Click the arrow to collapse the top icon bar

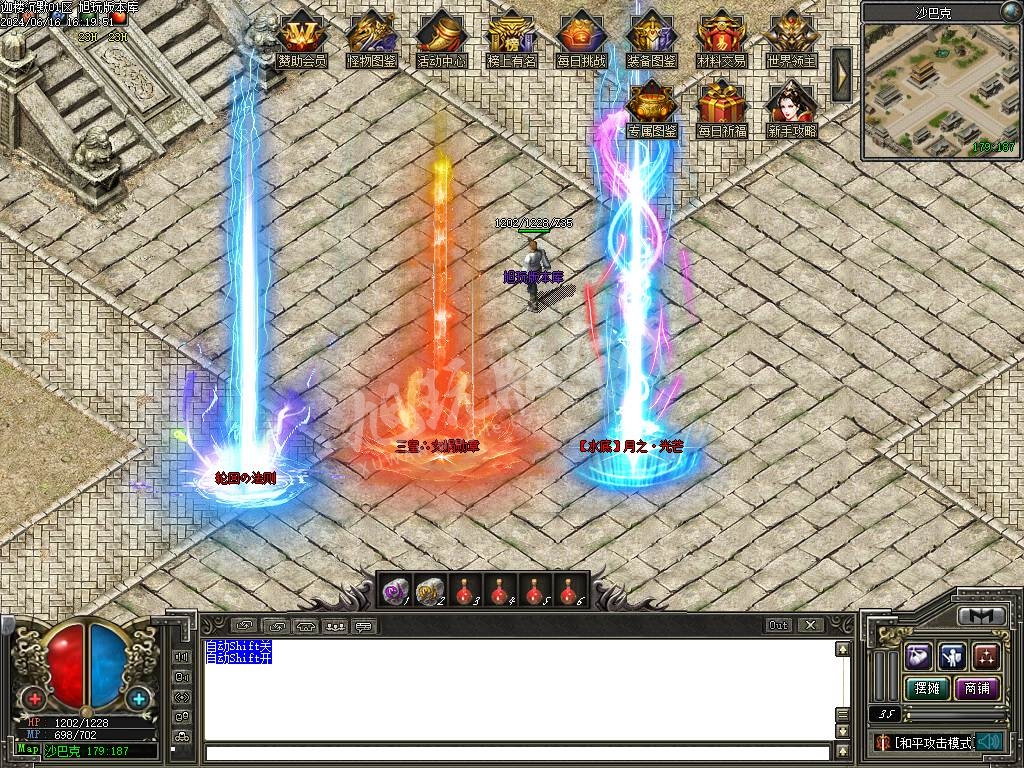pyautogui.click(x=841, y=74)
